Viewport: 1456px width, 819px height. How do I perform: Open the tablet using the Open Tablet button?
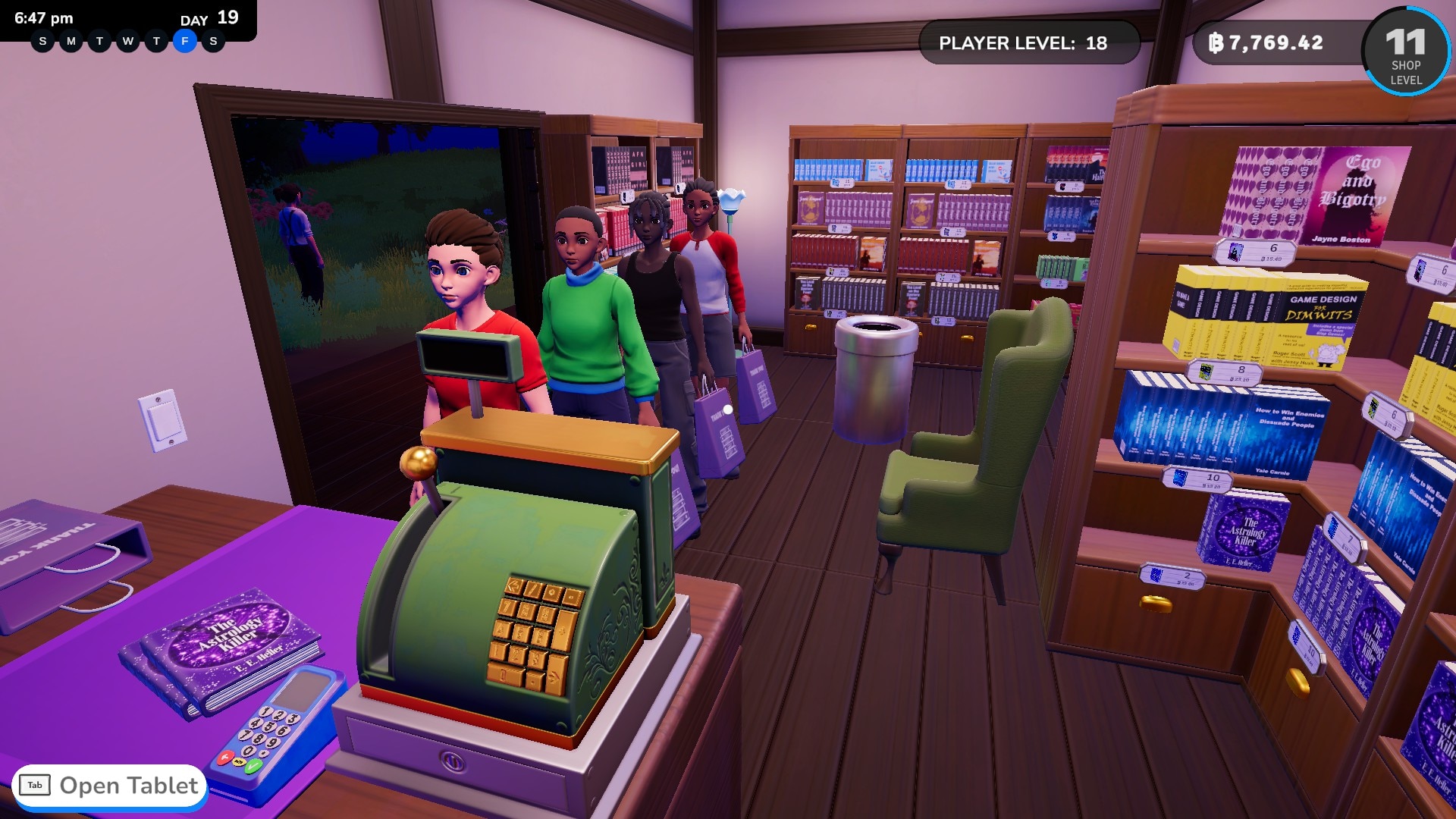point(110,786)
